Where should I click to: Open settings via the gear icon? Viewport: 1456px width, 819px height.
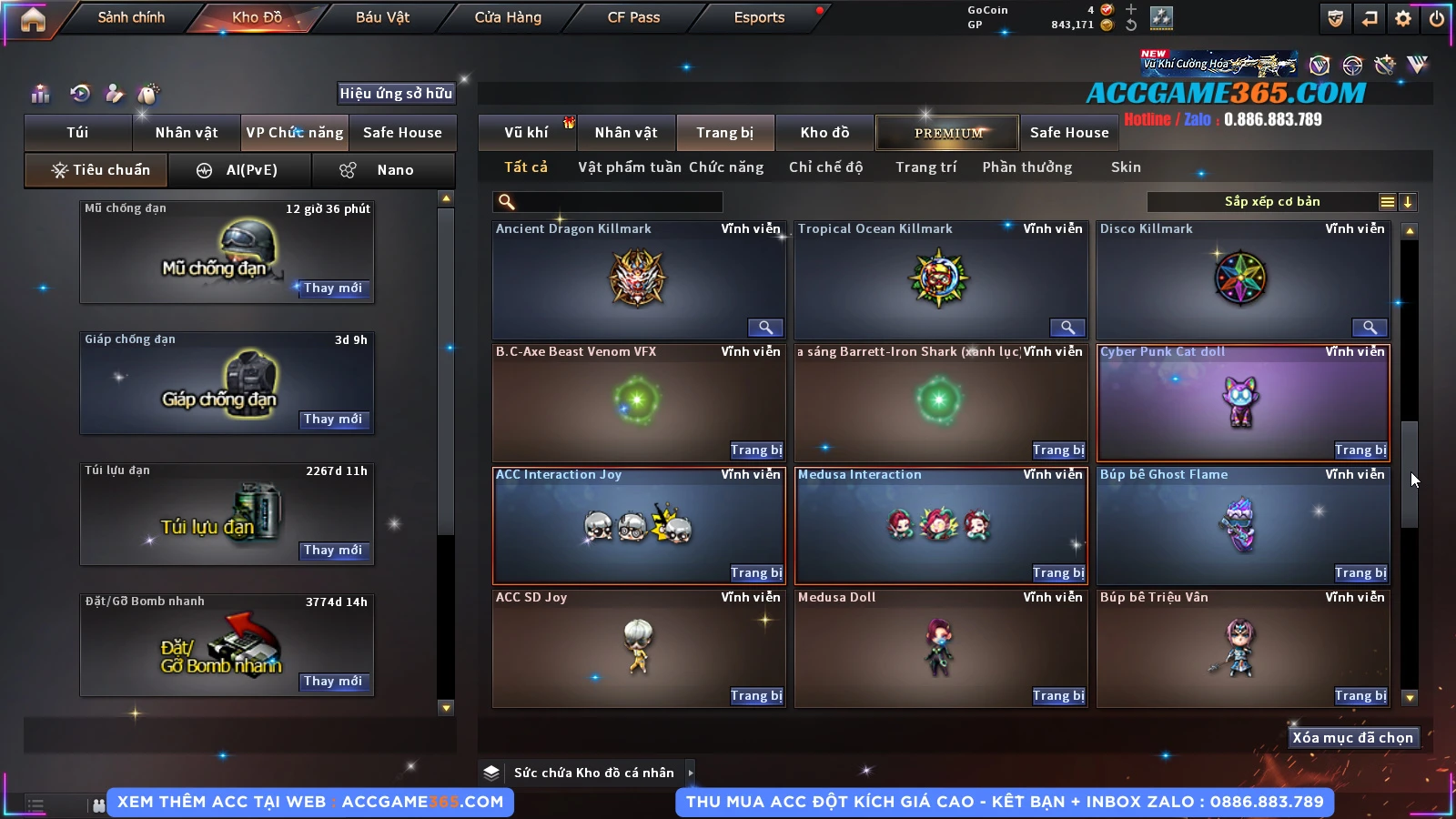tap(1403, 18)
